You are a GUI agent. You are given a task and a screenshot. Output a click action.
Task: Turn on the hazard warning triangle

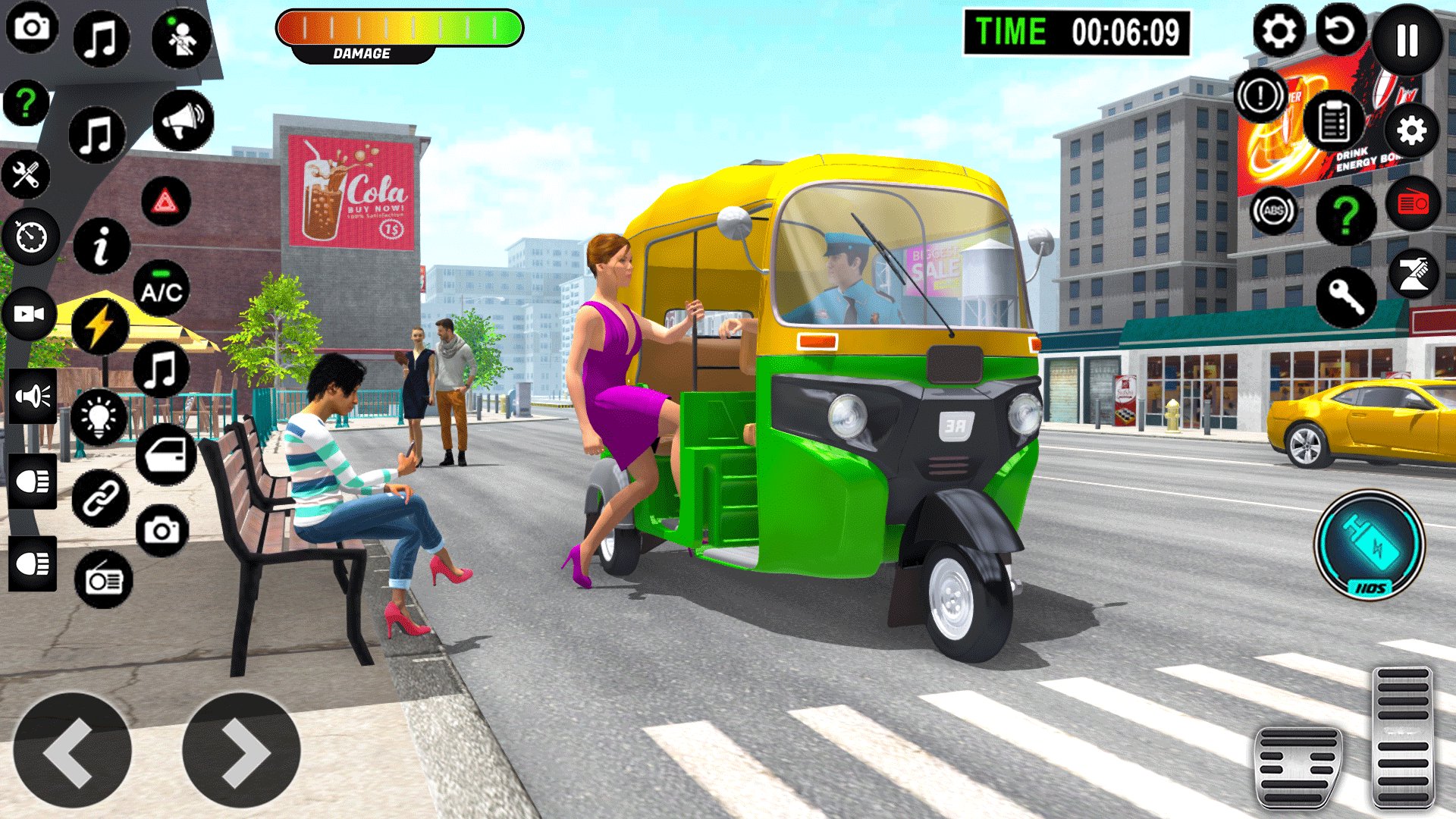[x=165, y=202]
